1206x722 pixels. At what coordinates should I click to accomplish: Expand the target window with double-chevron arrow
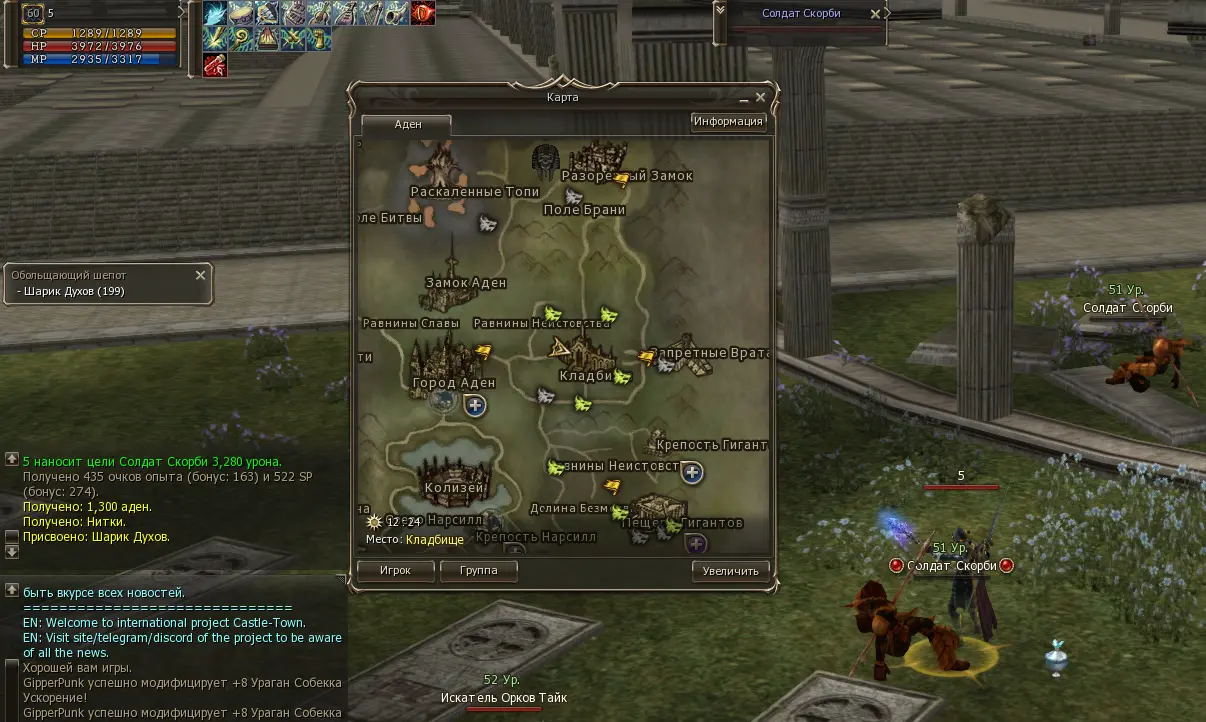[719, 10]
